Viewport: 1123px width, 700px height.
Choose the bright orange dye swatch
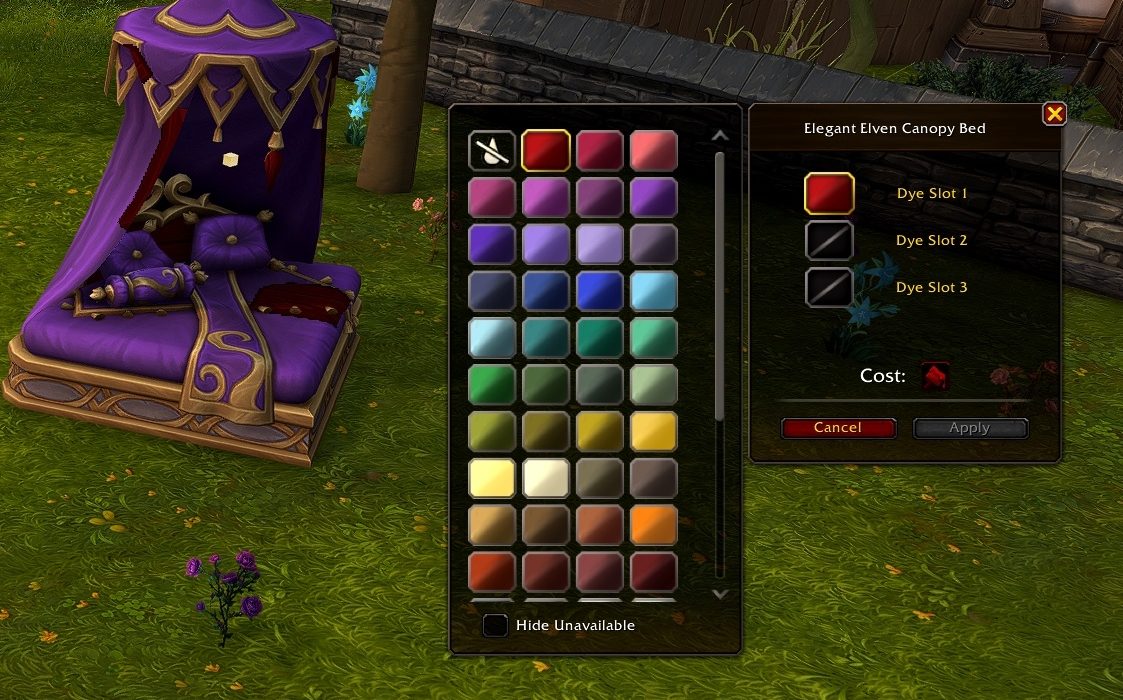point(654,525)
